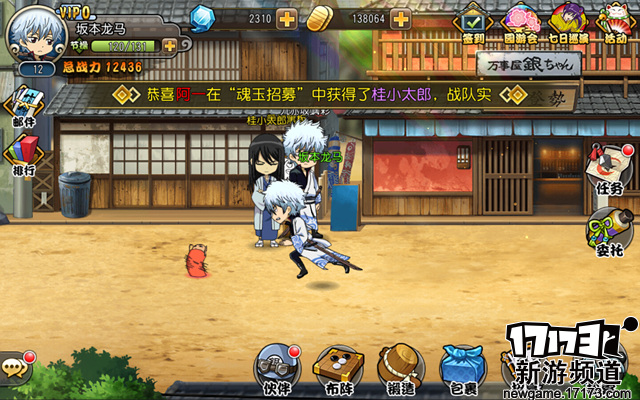The height and width of the screenshot is (400, 640).
Task: Add gold coins with the plus button
Action: coord(400,18)
